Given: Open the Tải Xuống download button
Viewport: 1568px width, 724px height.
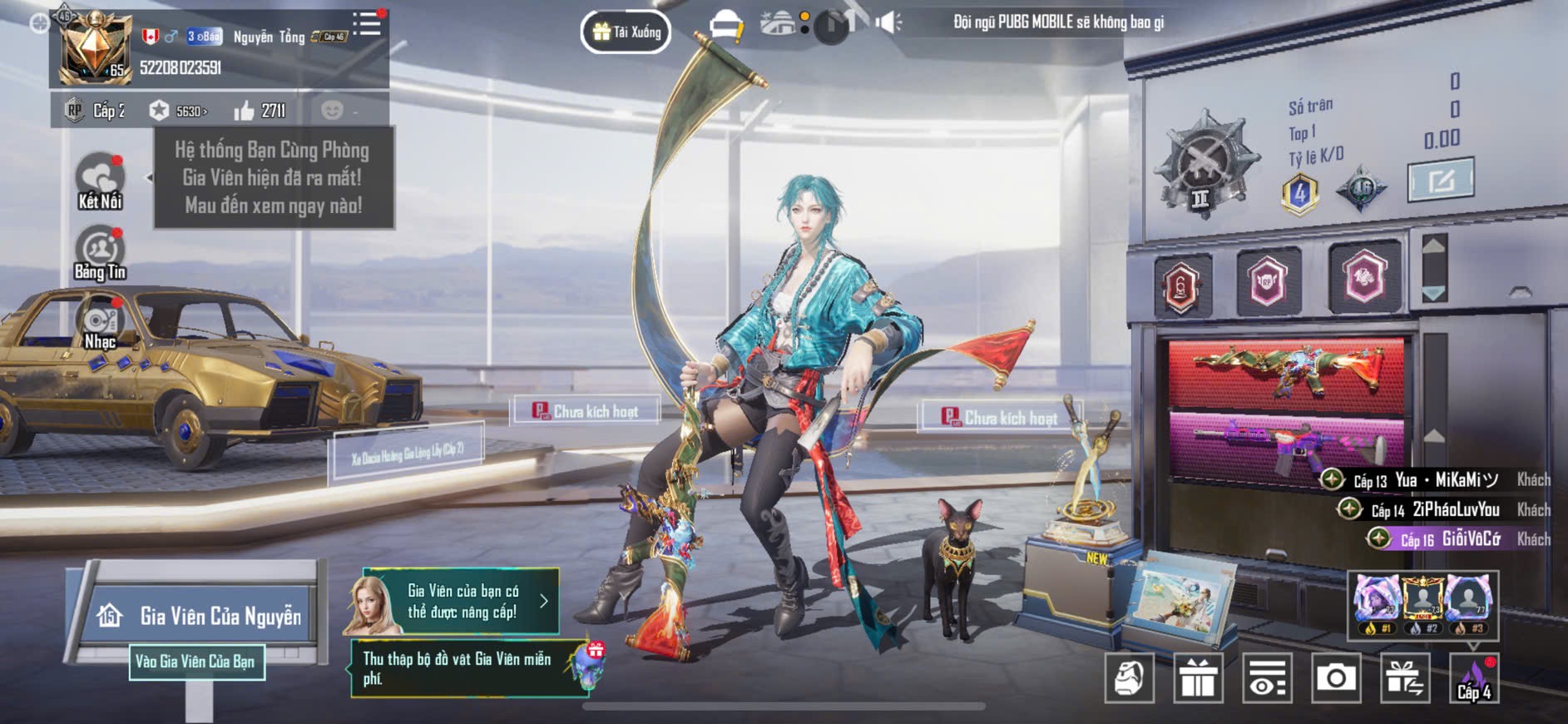Looking at the screenshot, I should (626, 32).
